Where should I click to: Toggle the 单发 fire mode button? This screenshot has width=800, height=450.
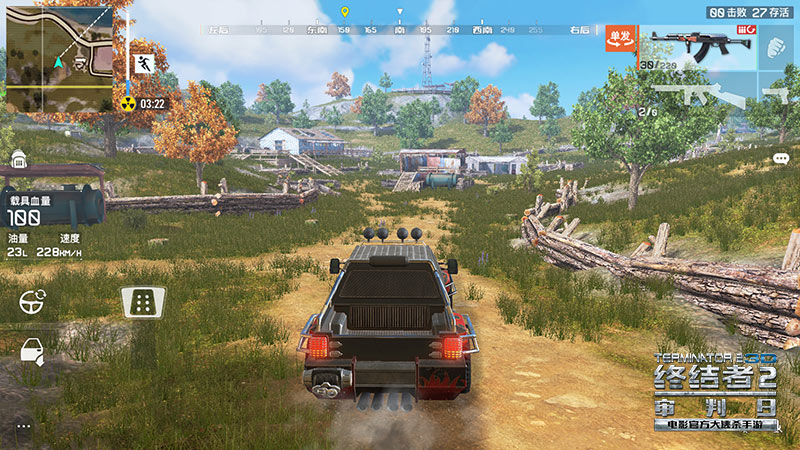point(619,38)
